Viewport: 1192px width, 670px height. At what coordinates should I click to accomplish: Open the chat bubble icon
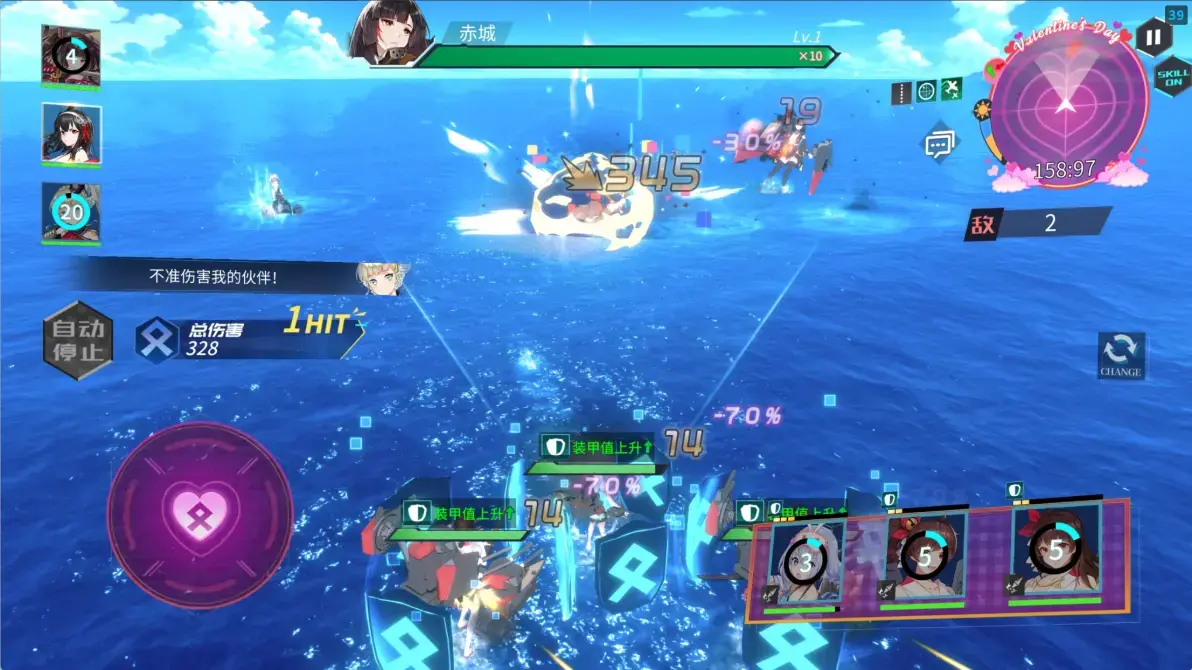[938, 143]
